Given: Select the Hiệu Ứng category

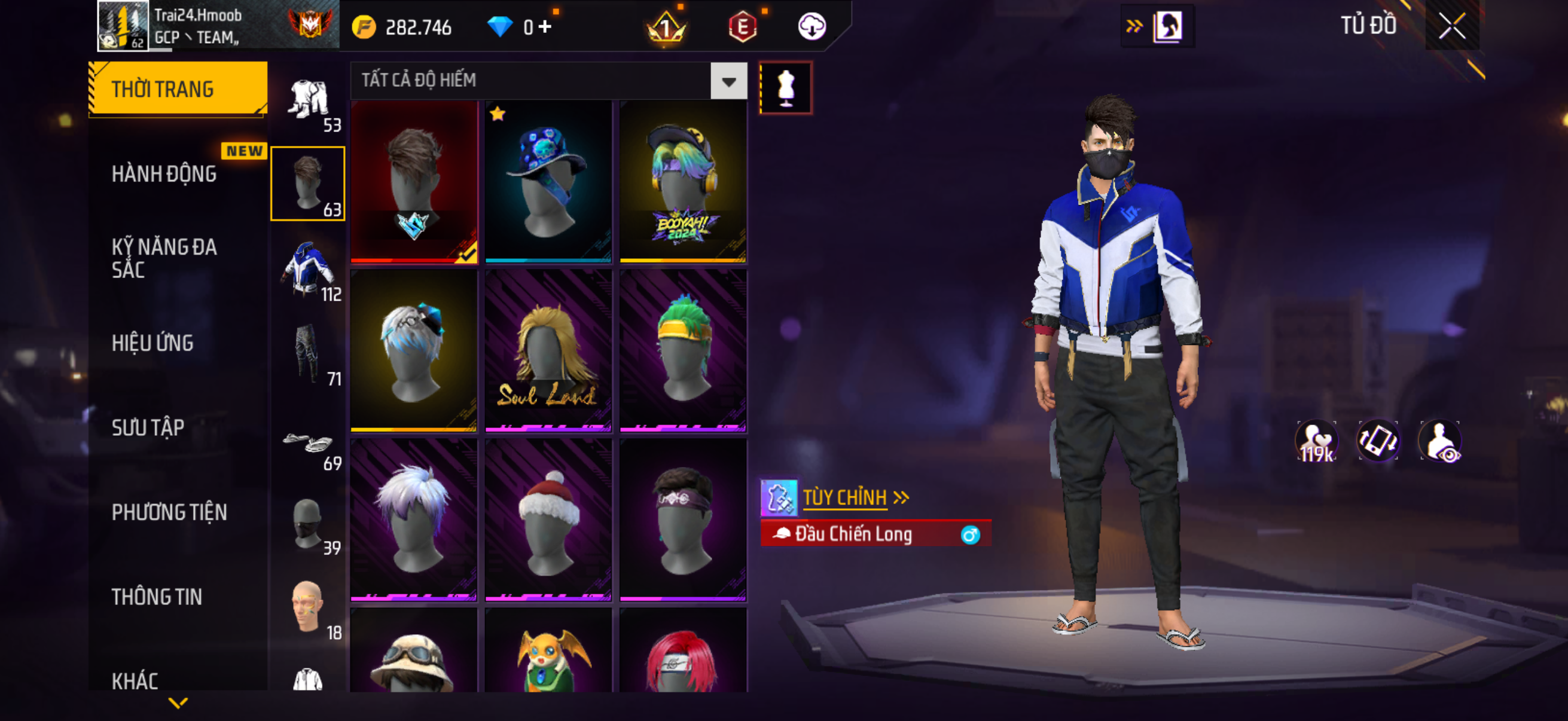Looking at the screenshot, I should click(x=152, y=343).
